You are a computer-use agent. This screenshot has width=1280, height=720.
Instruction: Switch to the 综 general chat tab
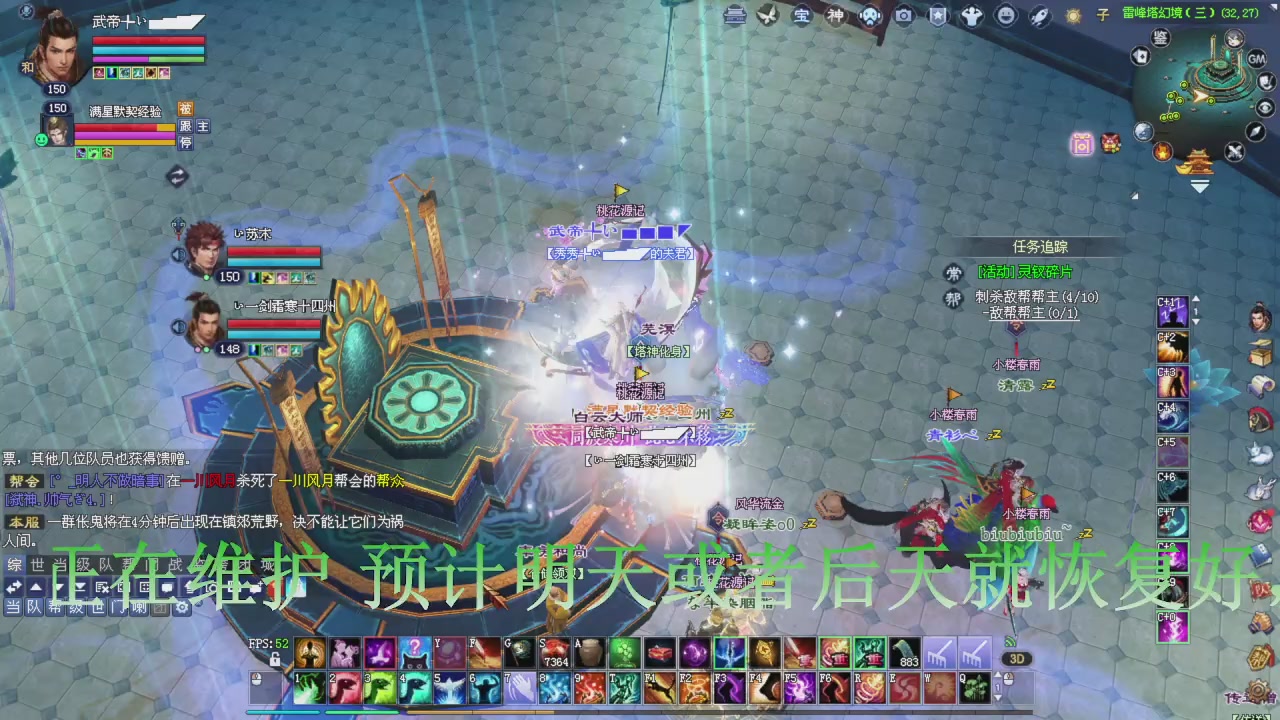point(14,566)
